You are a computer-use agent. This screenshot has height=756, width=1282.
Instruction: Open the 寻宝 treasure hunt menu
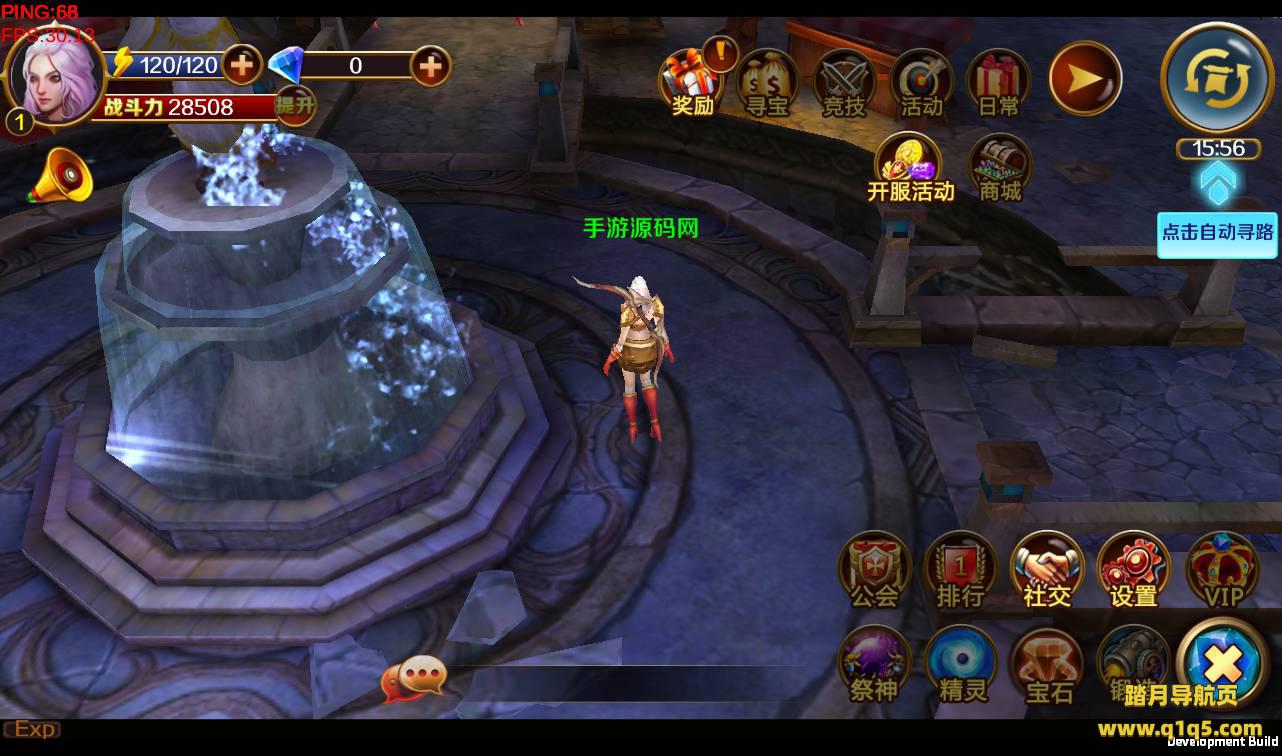click(767, 82)
